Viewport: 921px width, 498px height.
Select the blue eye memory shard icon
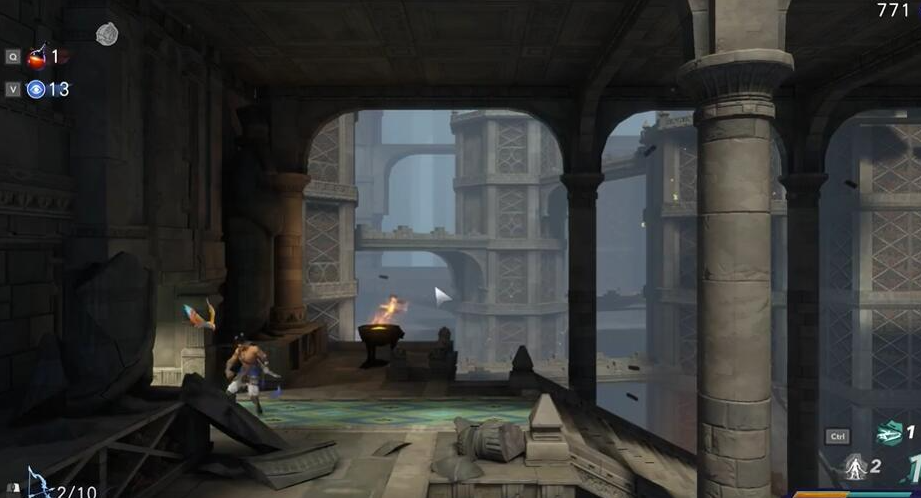pyautogui.click(x=36, y=89)
